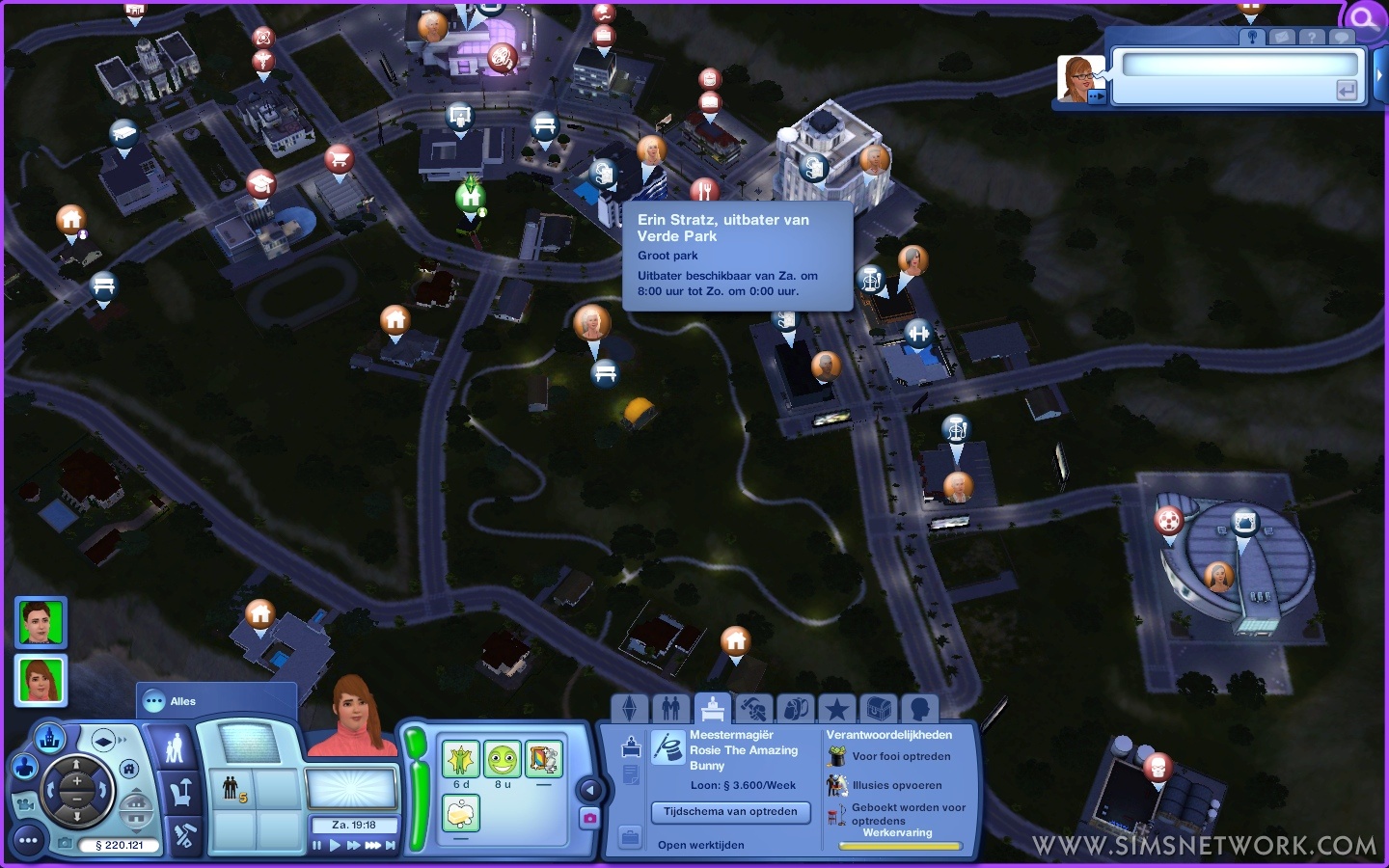Select the Opportunities star tab
Image resolution: width=1389 pixels, height=868 pixels.
[x=837, y=709]
